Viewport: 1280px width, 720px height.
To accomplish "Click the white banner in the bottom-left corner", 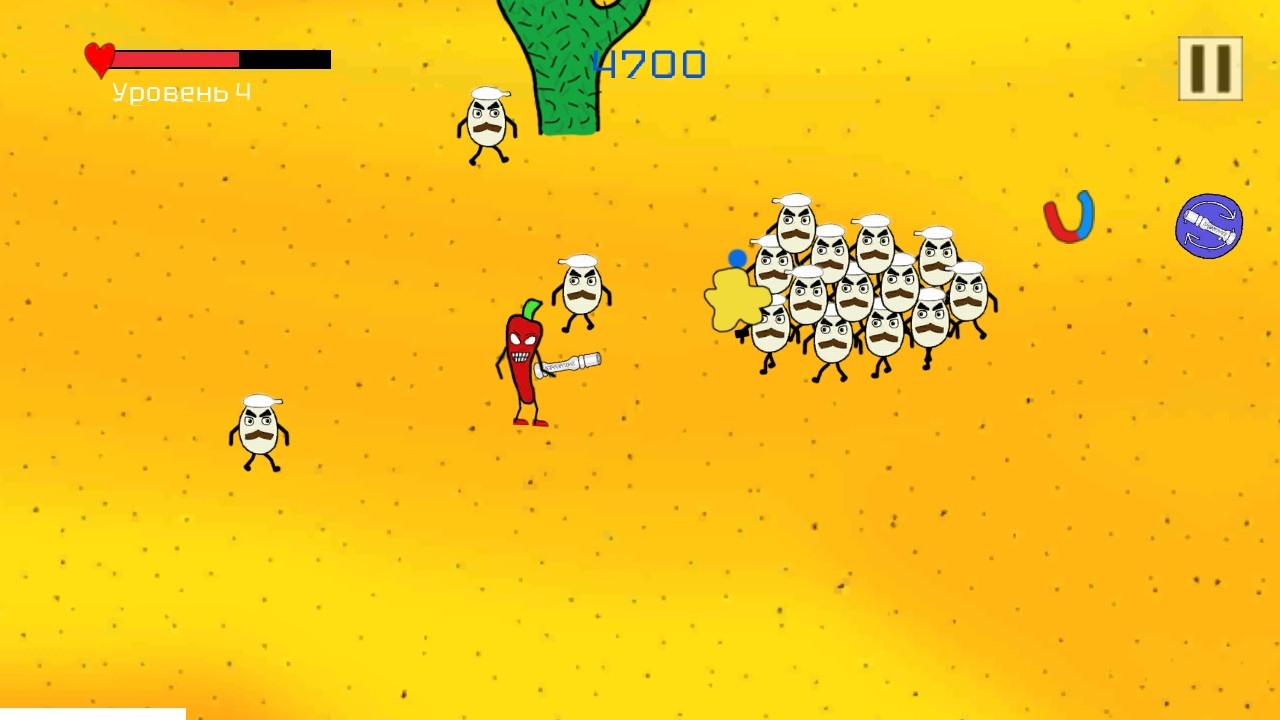I will click(x=90, y=714).
